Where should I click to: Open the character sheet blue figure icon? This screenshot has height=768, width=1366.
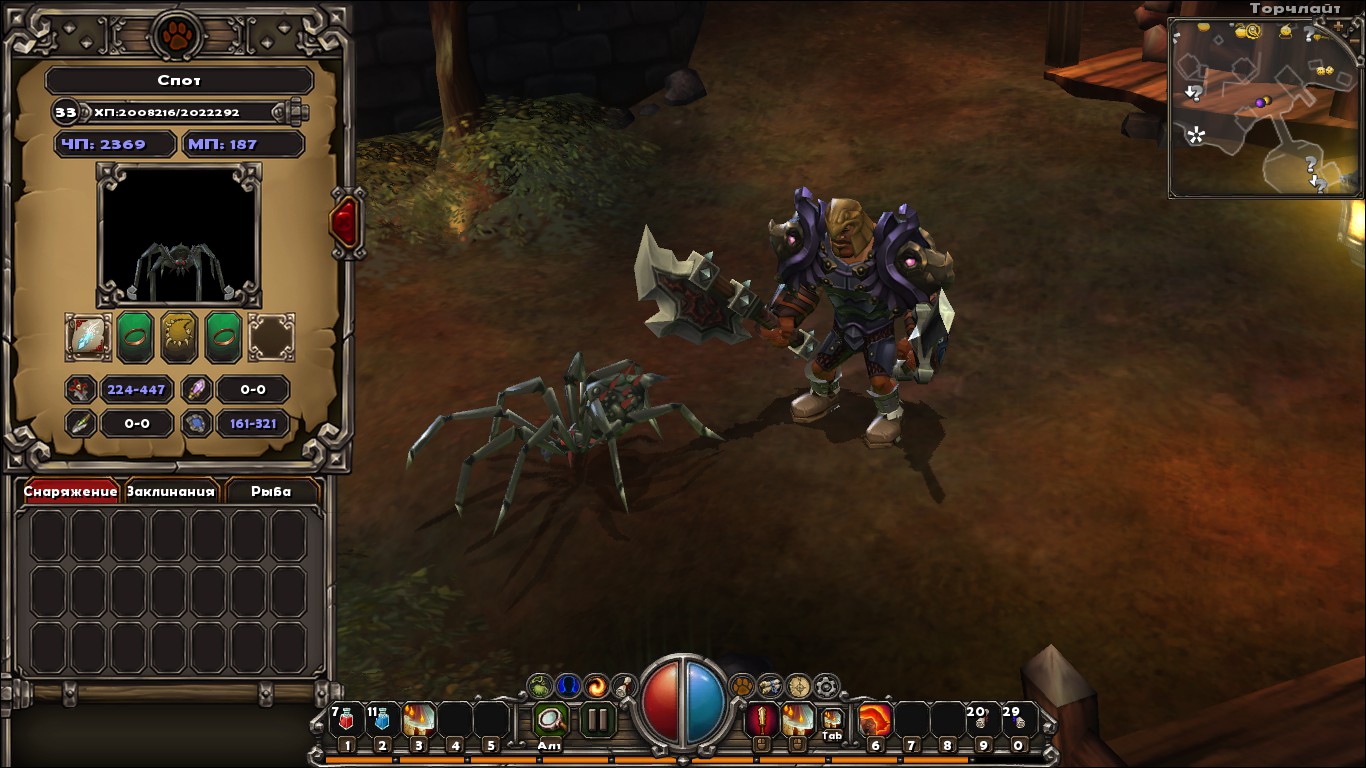coord(565,686)
